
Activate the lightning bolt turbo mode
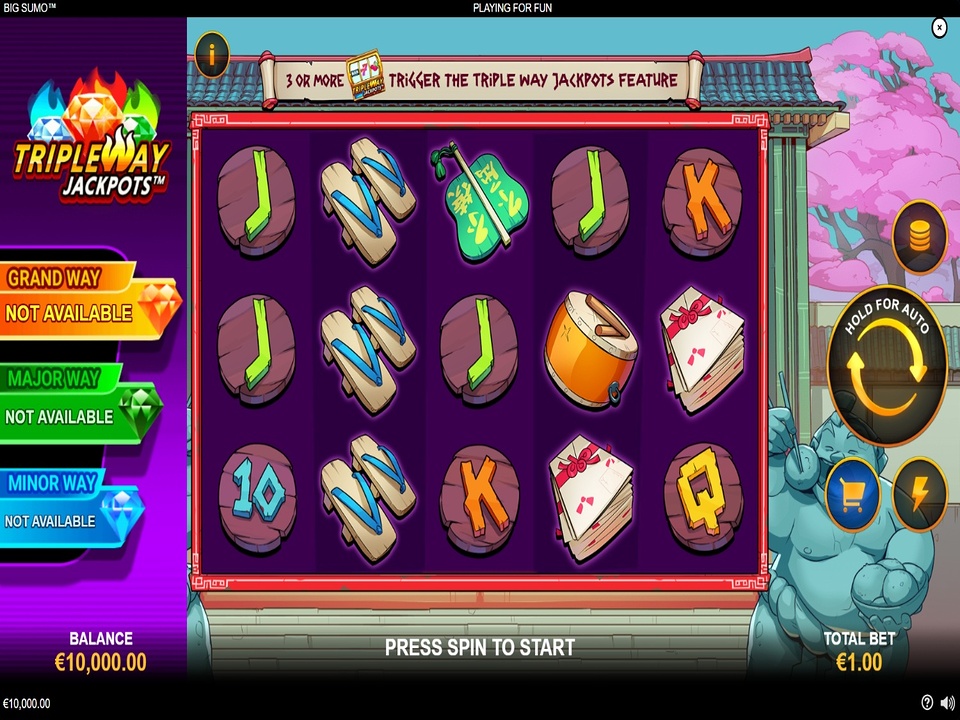click(x=919, y=495)
